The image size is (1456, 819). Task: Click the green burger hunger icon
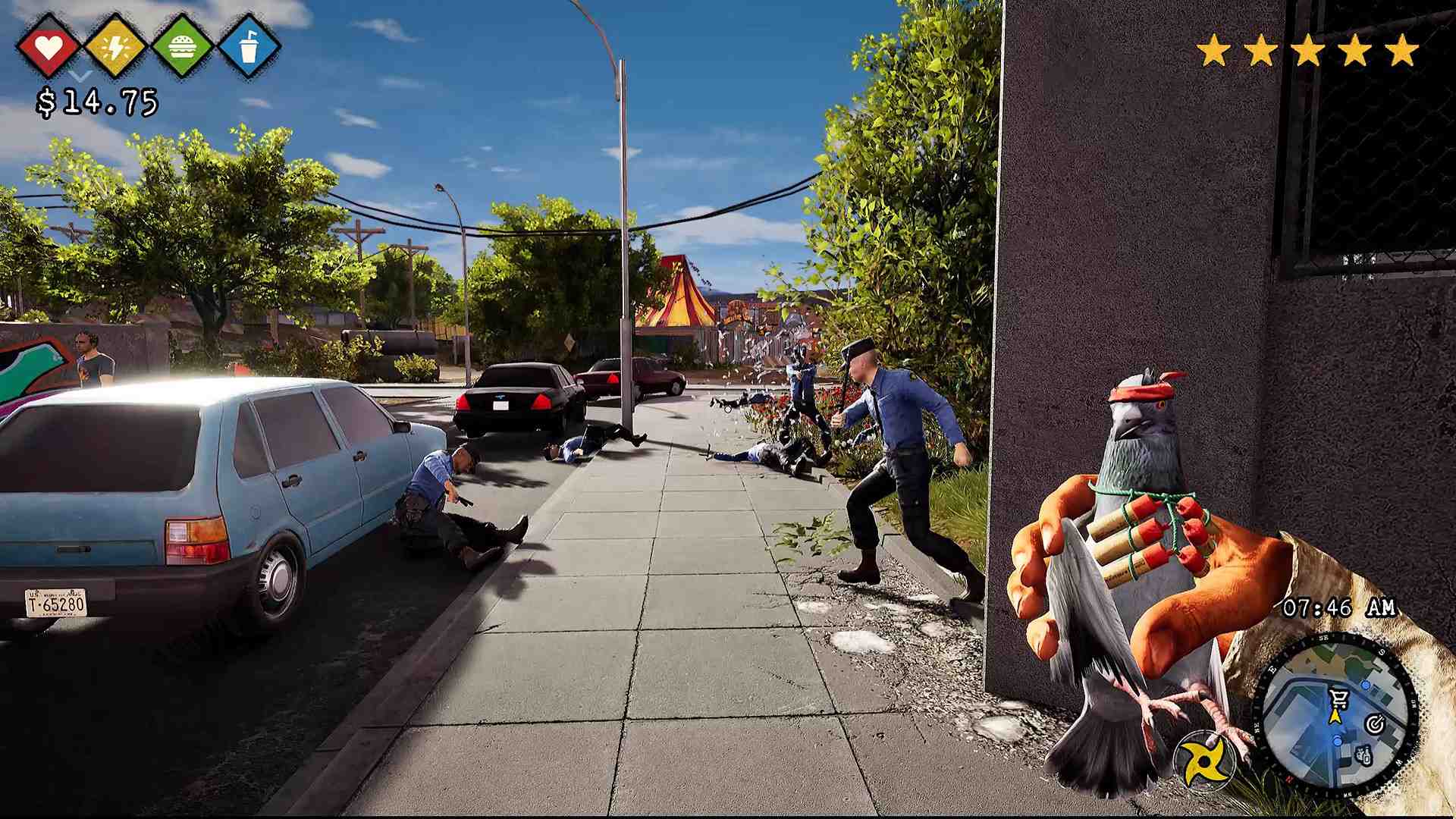pos(182,47)
